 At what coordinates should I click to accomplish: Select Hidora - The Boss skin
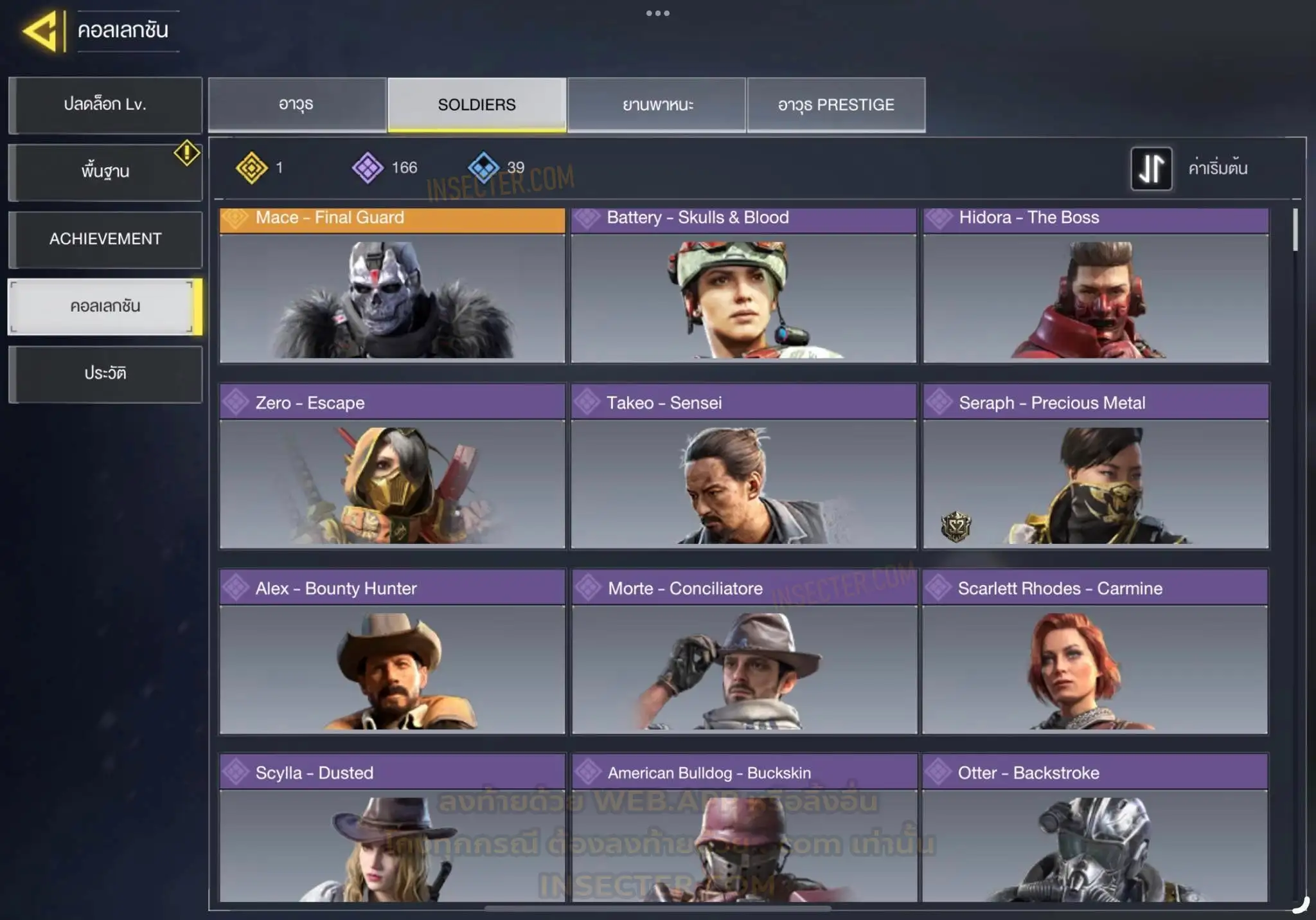[x=1096, y=286]
